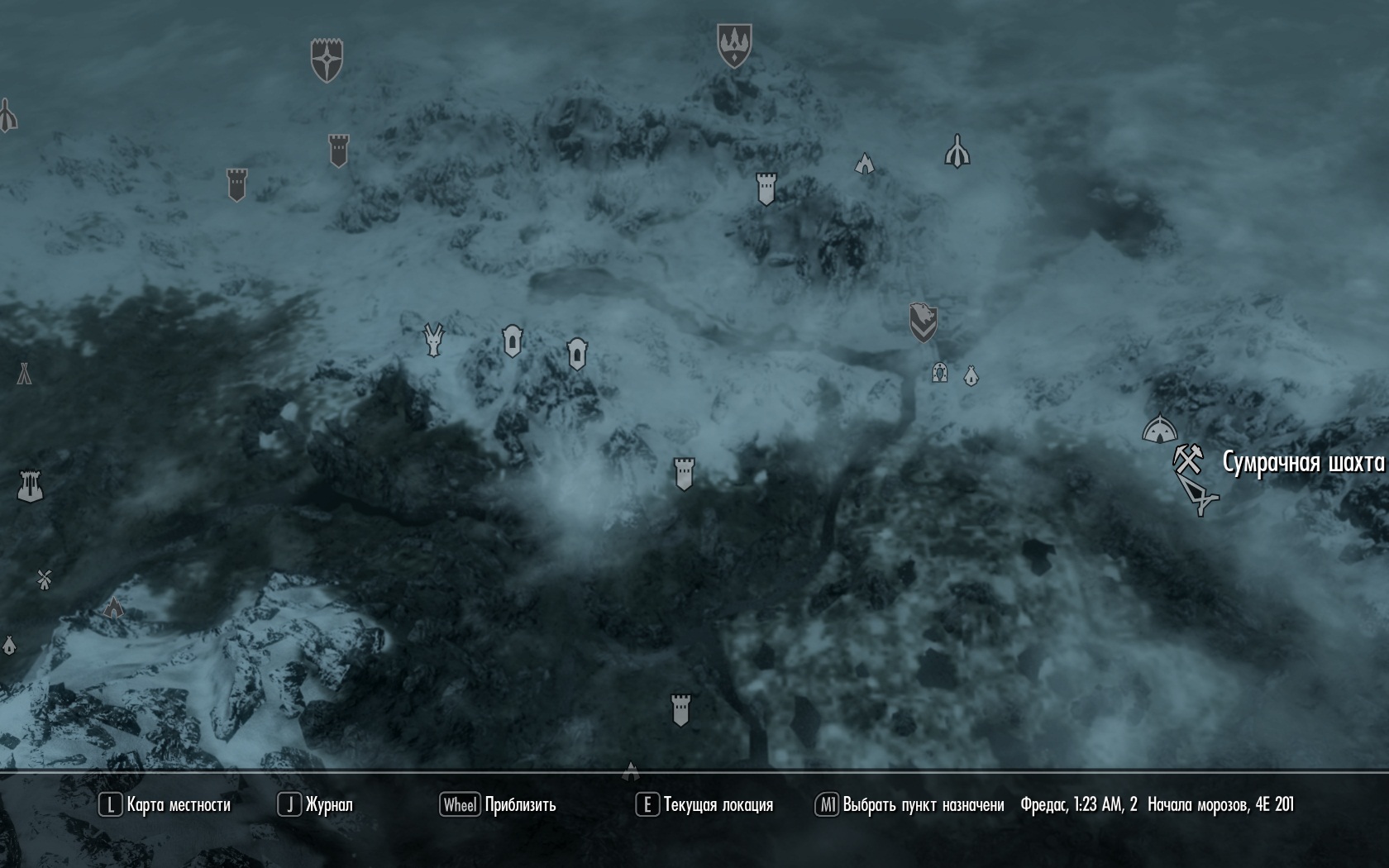Click the horseshoe stables marker
1389x868 pixels.
coord(938,372)
